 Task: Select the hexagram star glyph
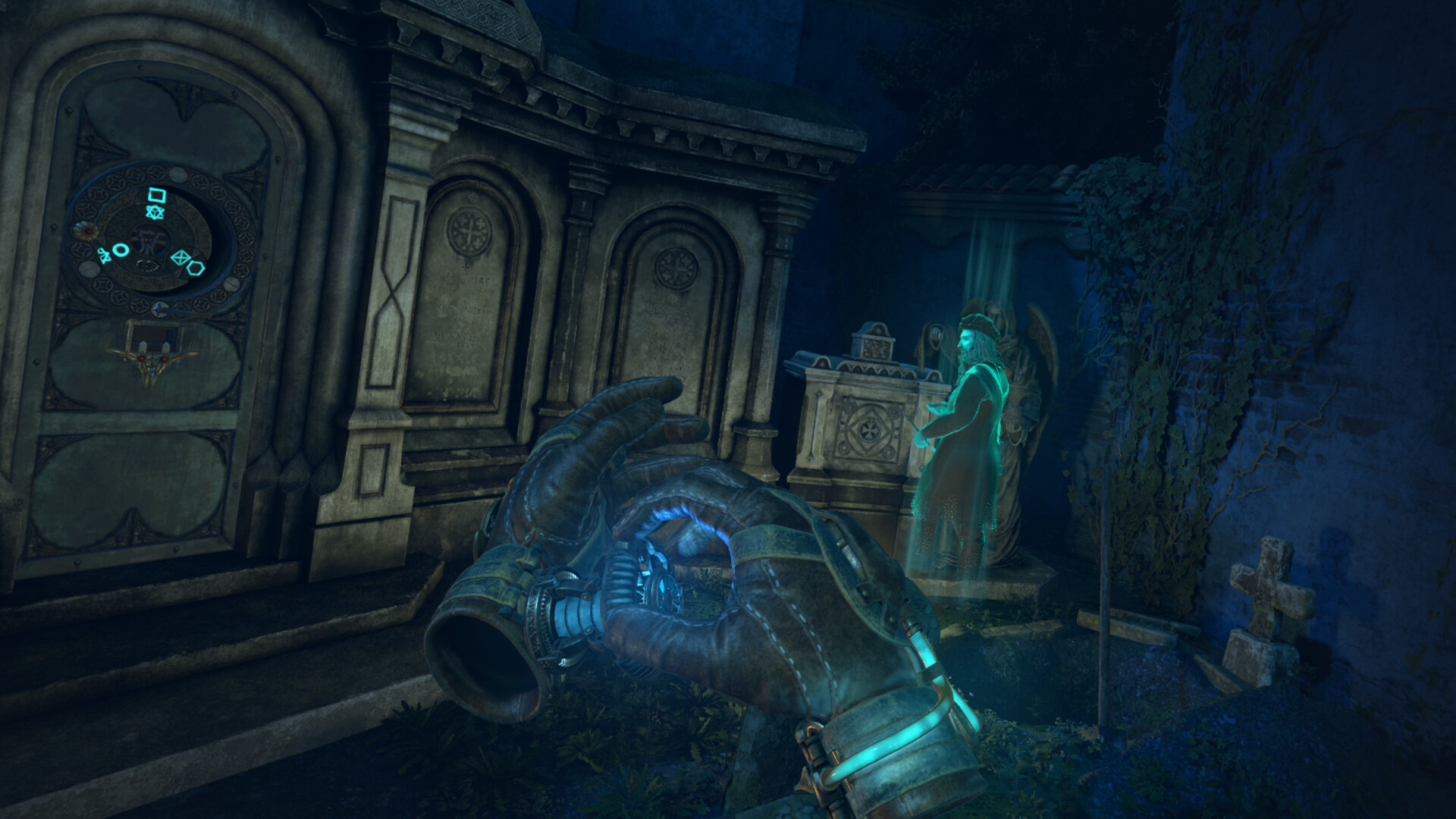coord(155,212)
